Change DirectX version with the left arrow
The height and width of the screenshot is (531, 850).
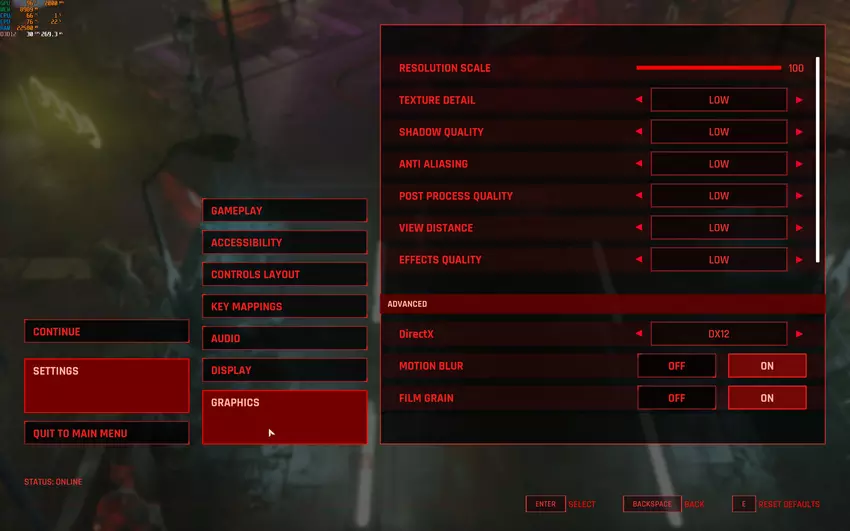(x=639, y=334)
